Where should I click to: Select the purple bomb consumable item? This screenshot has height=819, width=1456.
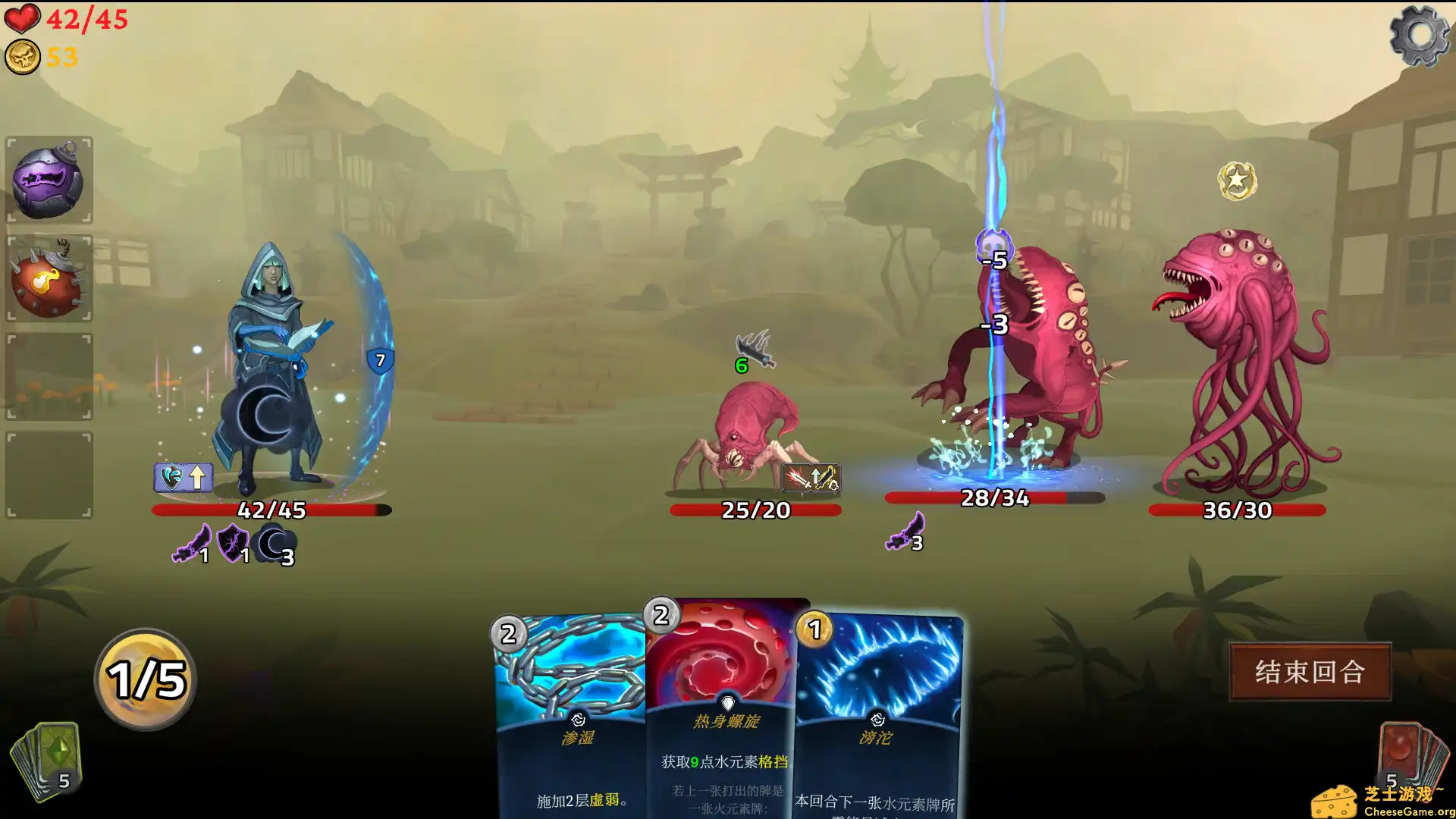pyautogui.click(x=49, y=180)
